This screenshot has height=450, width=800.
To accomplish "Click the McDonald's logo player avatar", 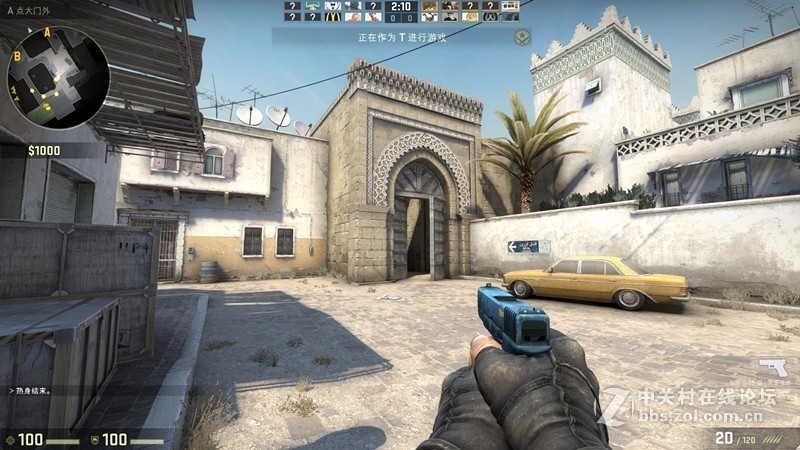I will click(333, 16).
